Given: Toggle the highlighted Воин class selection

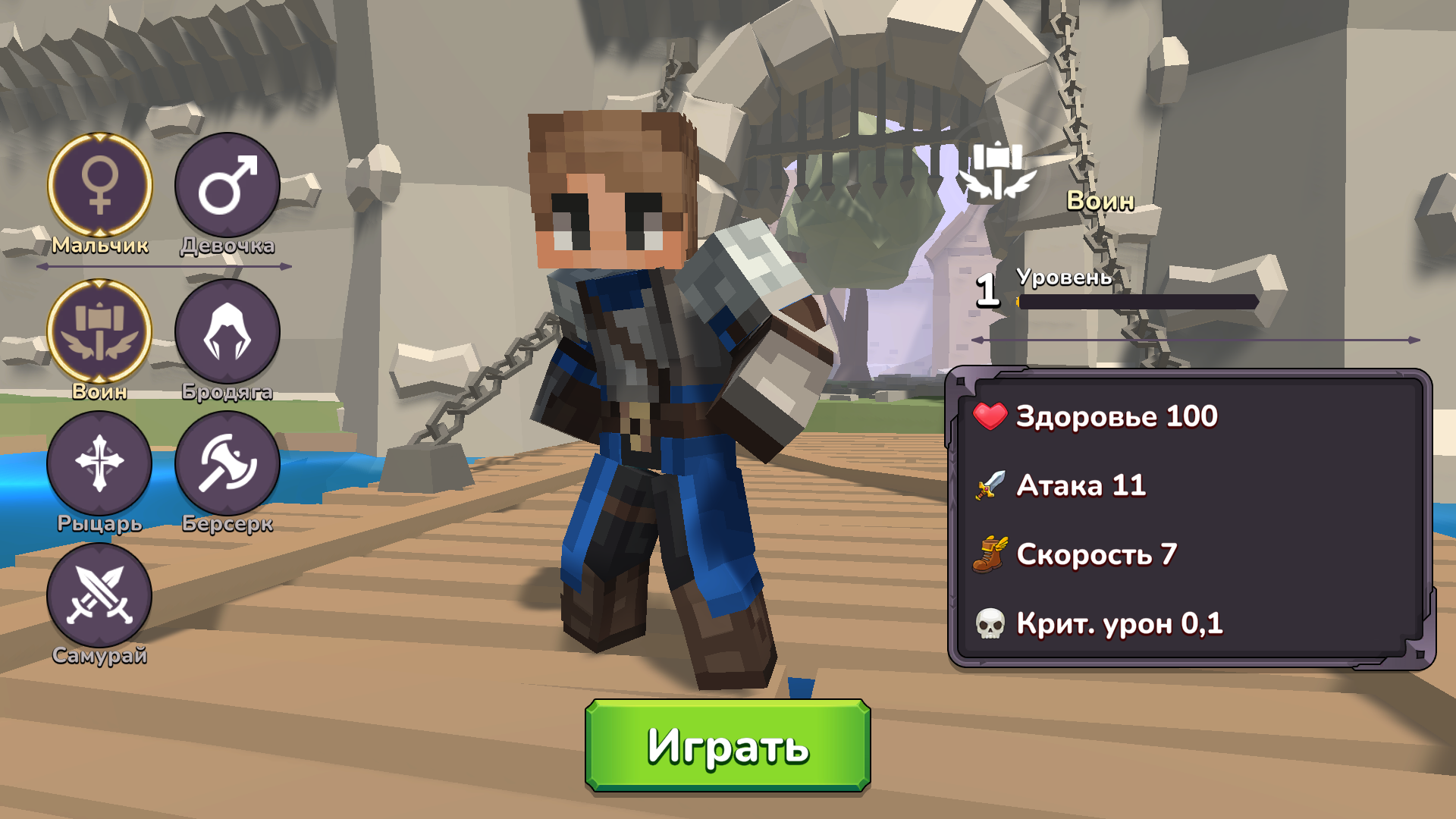Looking at the screenshot, I should pos(99,331).
